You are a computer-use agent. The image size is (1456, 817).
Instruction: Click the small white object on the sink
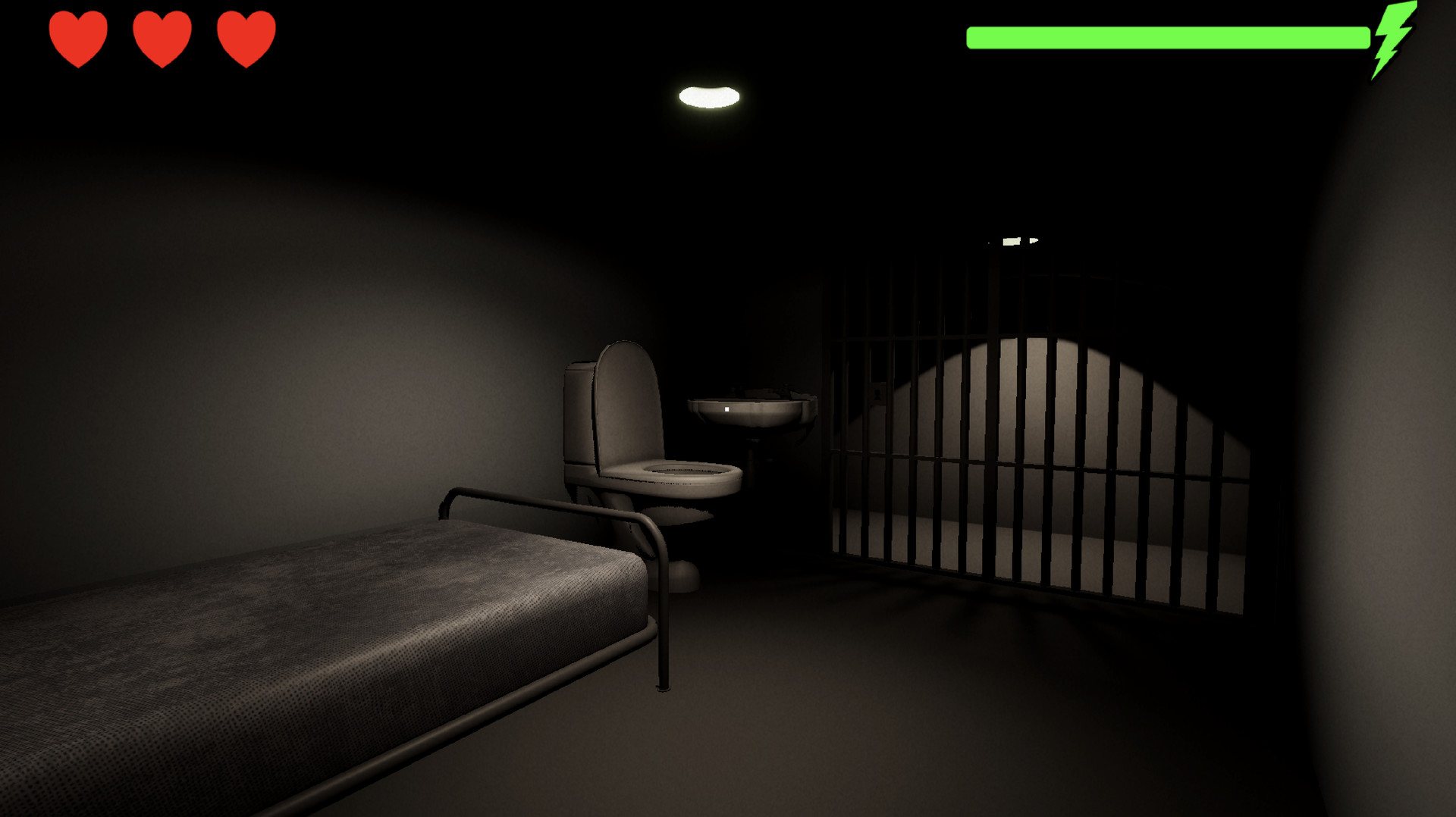coord(726,408)
